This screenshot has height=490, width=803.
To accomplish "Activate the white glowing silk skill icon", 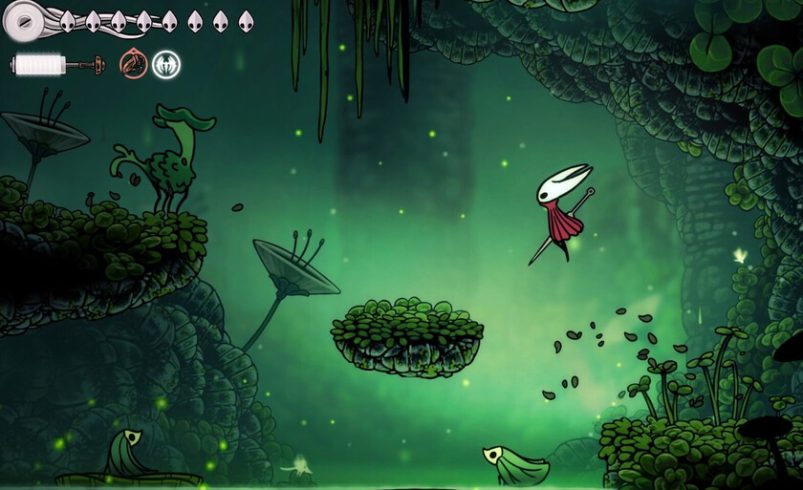I will click(x=166, y=65).
